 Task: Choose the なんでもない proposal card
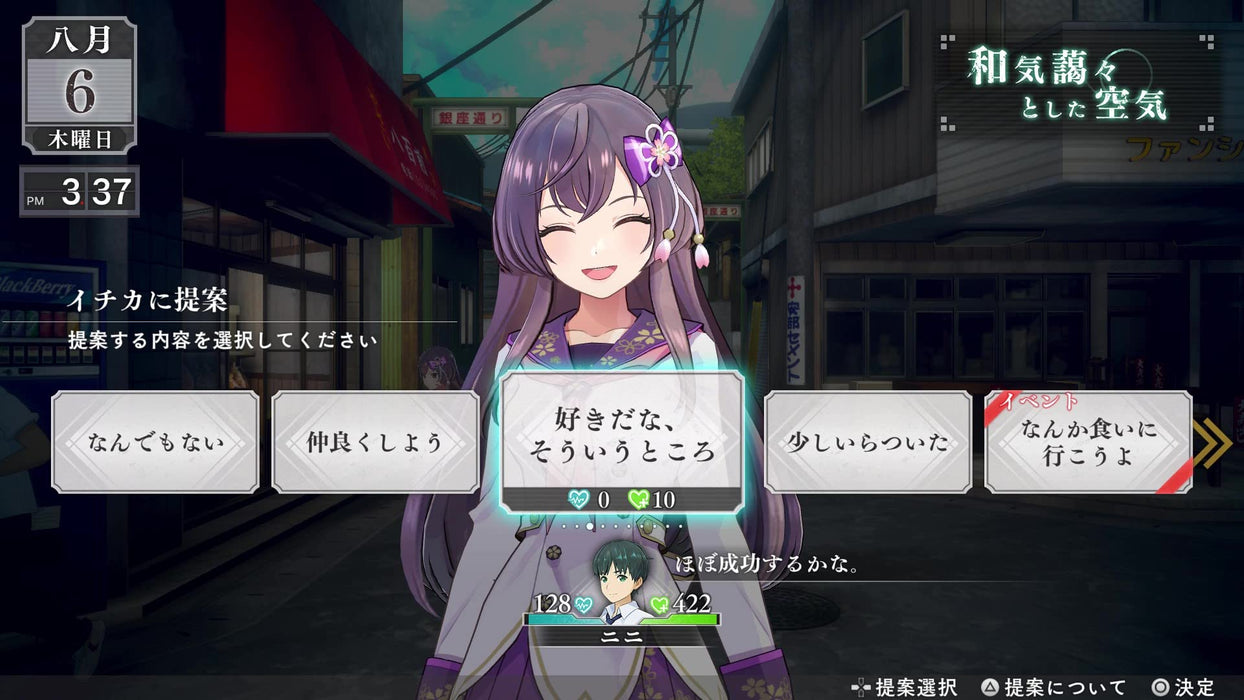click(155, 441)
